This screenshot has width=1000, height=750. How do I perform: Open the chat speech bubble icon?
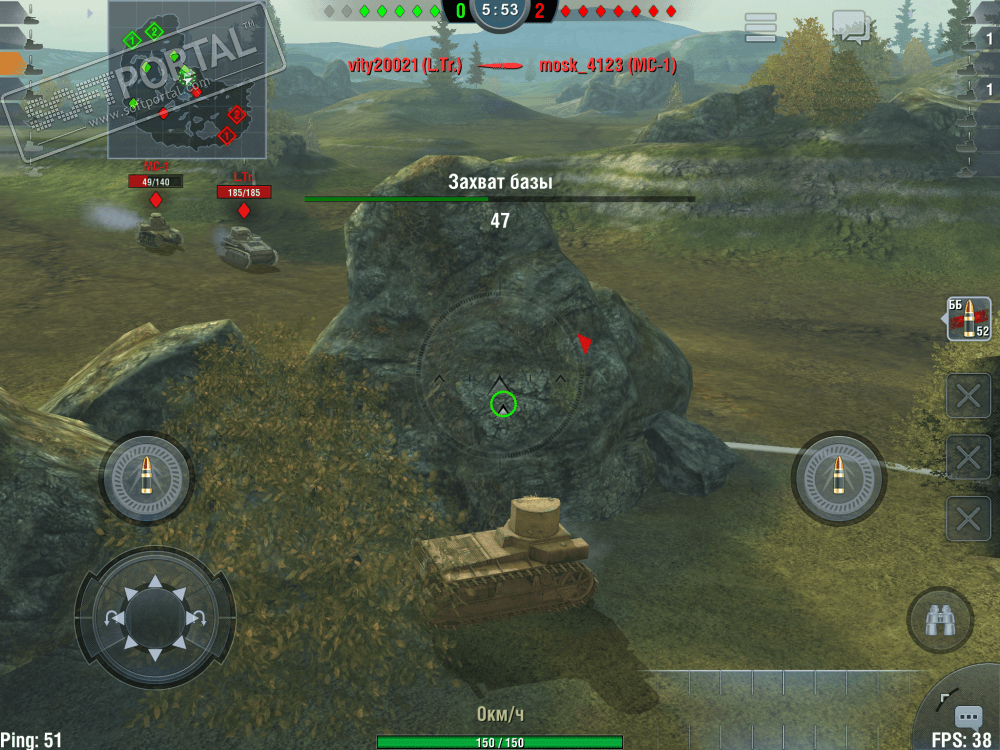pos(850,26)
